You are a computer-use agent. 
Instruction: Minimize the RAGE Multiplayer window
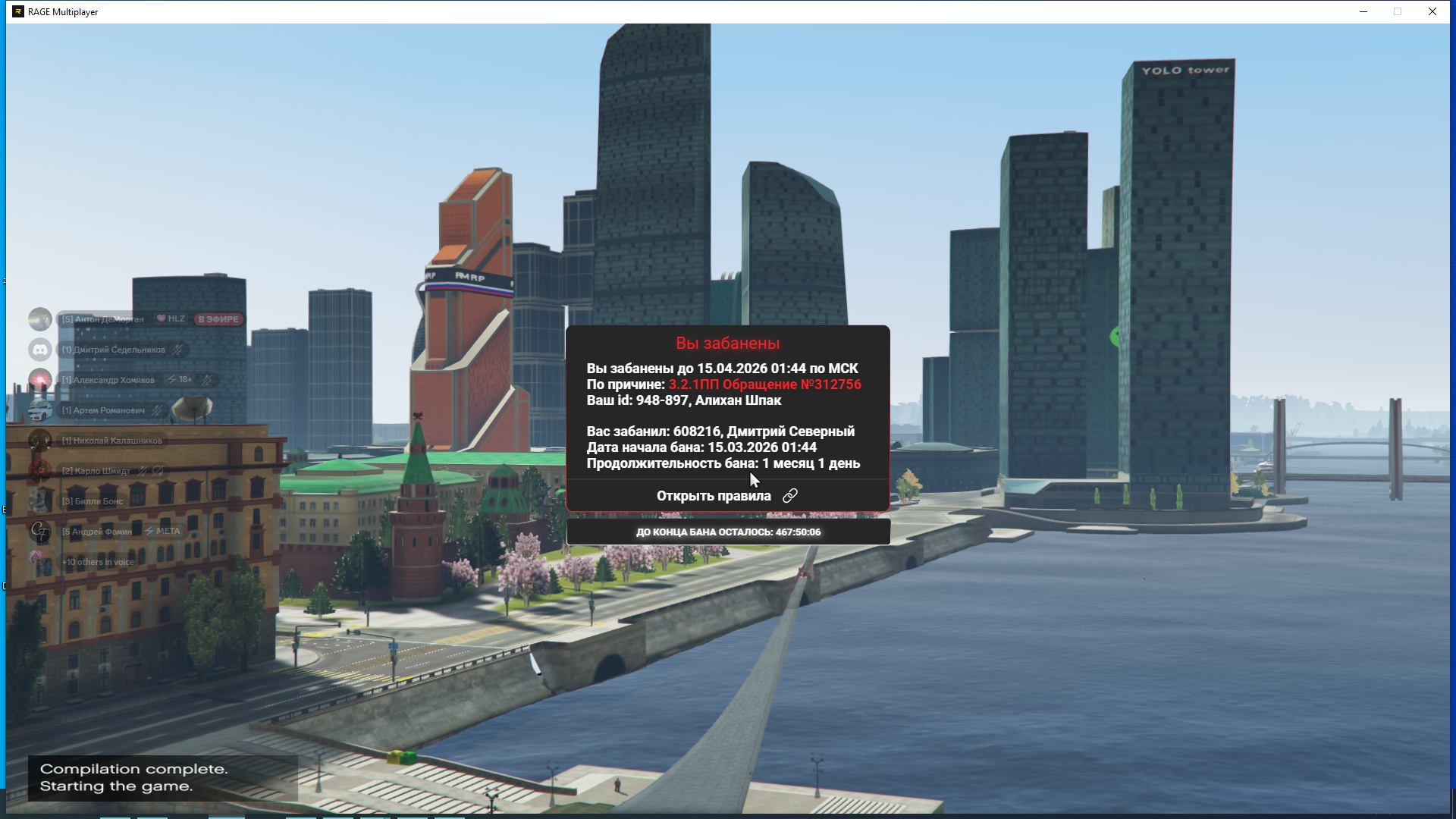click(1363, 11)
